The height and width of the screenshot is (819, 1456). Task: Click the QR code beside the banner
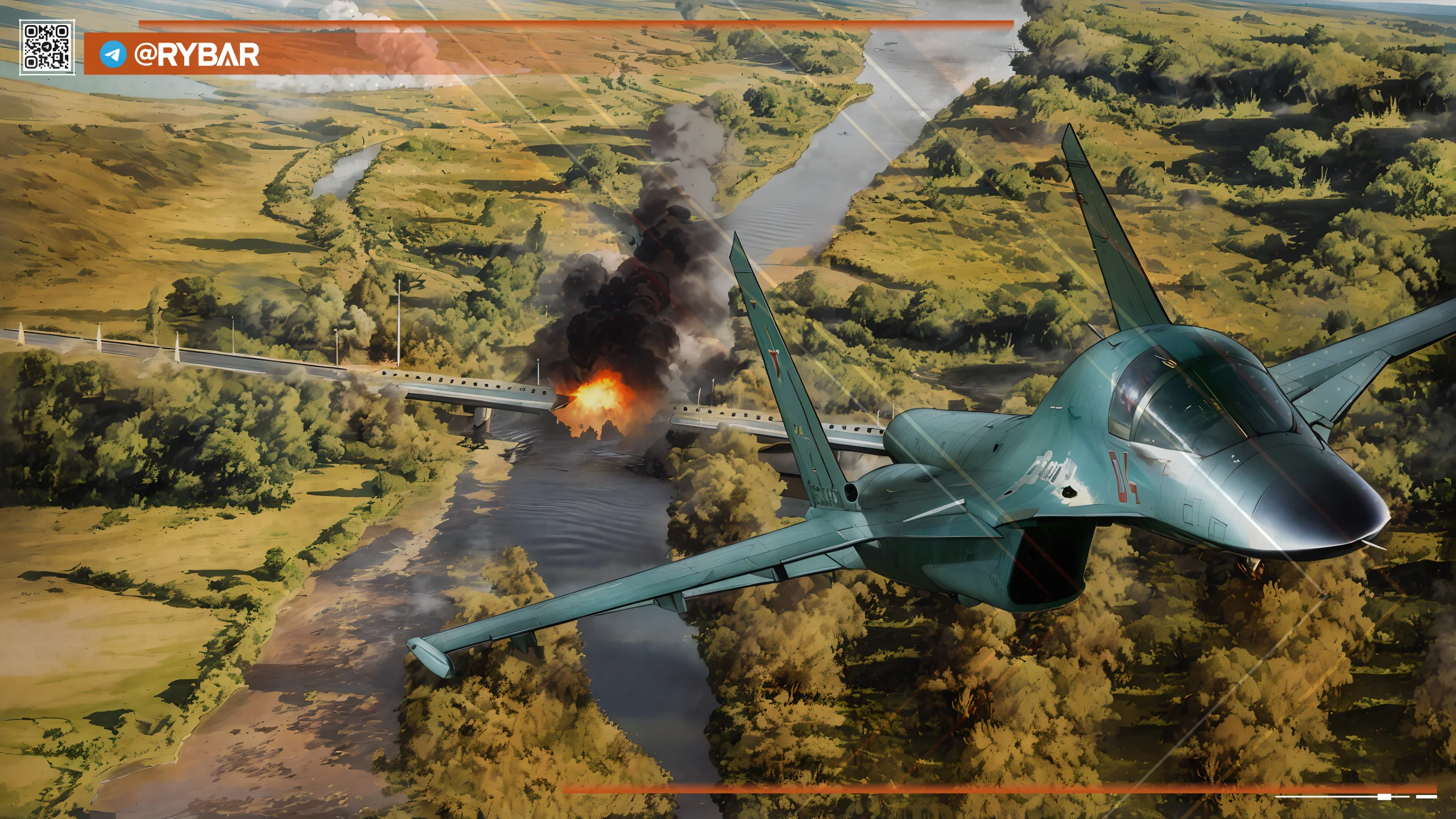tap(47, 47)
